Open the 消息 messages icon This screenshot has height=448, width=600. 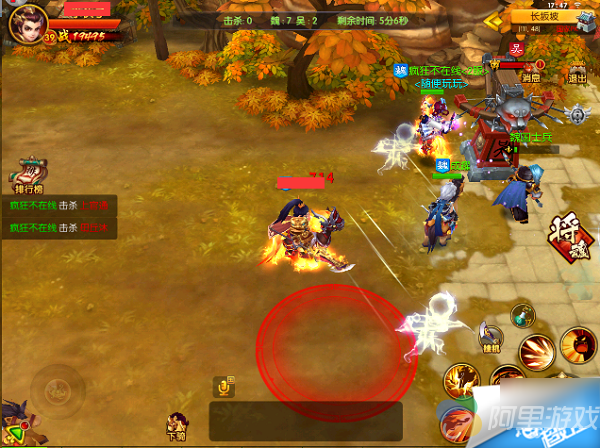531,70
